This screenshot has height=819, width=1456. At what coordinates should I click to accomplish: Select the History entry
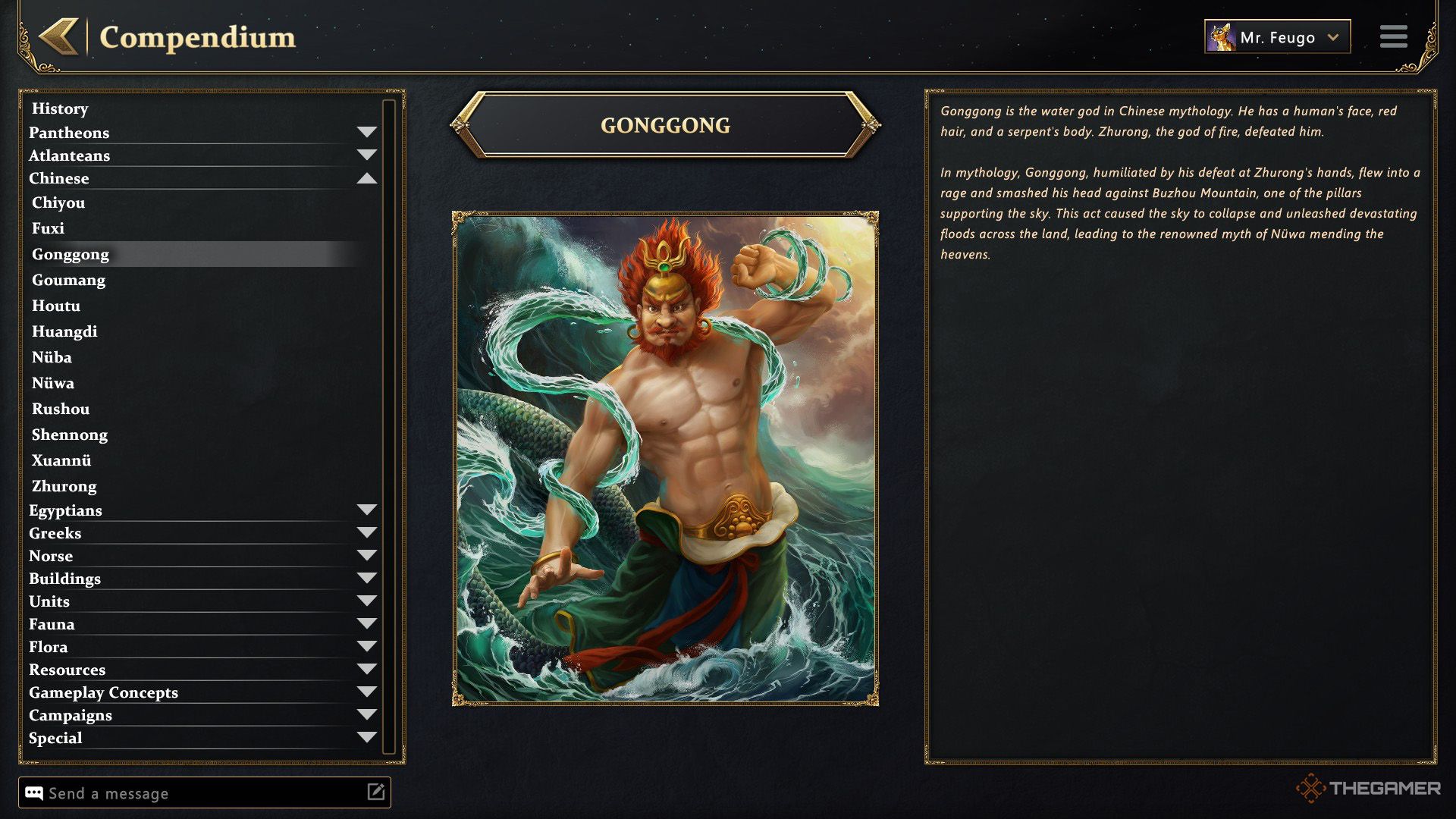[60, 108]
